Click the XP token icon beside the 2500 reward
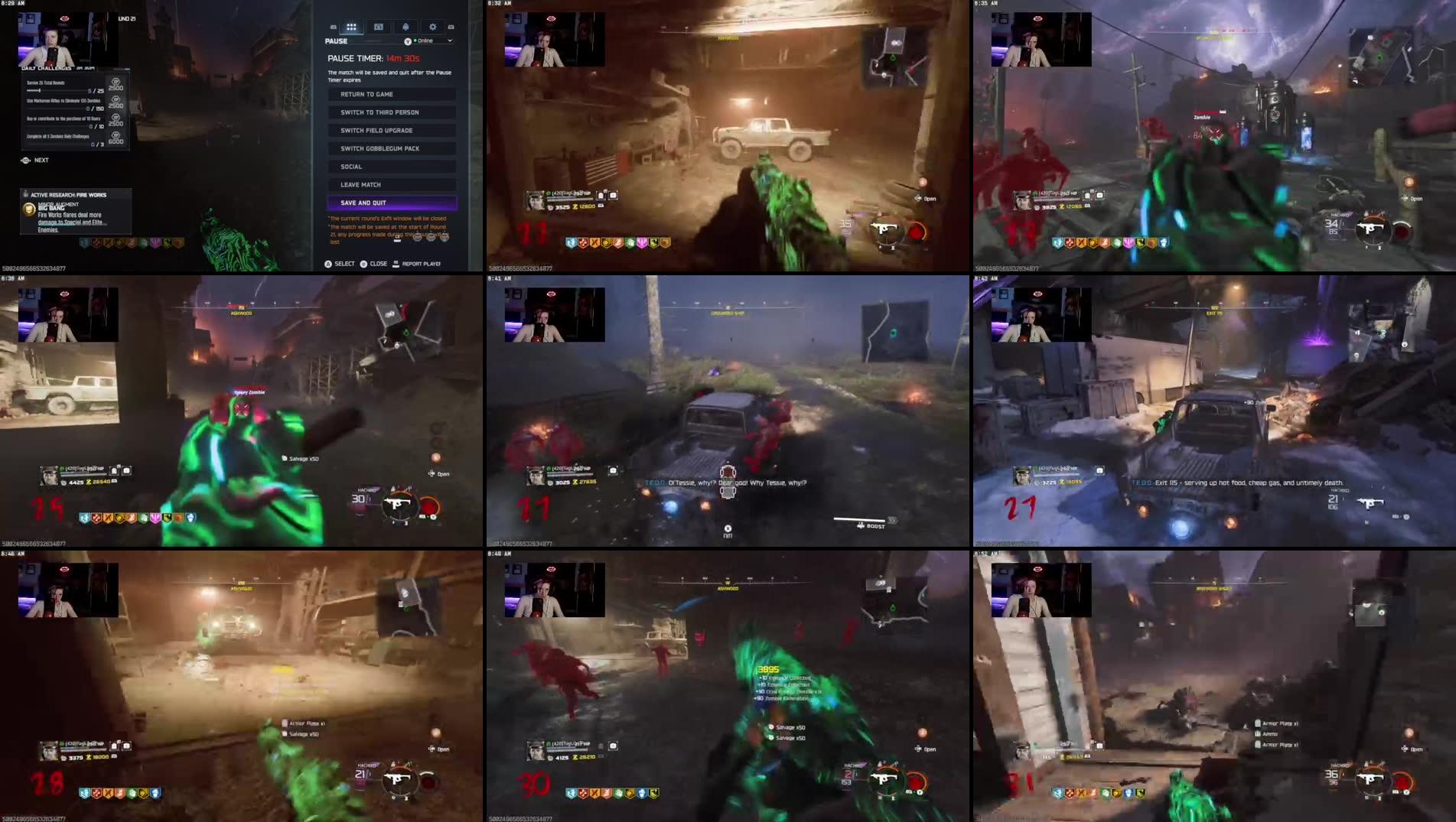The width and height of the screenshot is (1456, 822). point(116,82)
